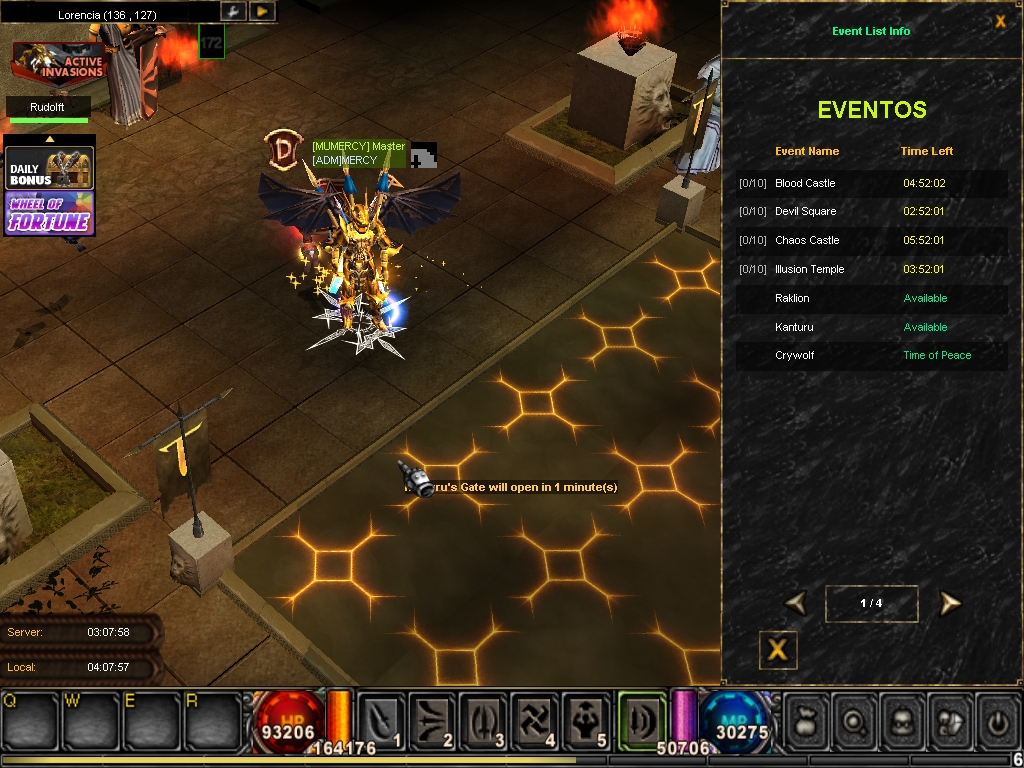
Task: Click the large X button at the panel bottom
Action: click(777, 650)
